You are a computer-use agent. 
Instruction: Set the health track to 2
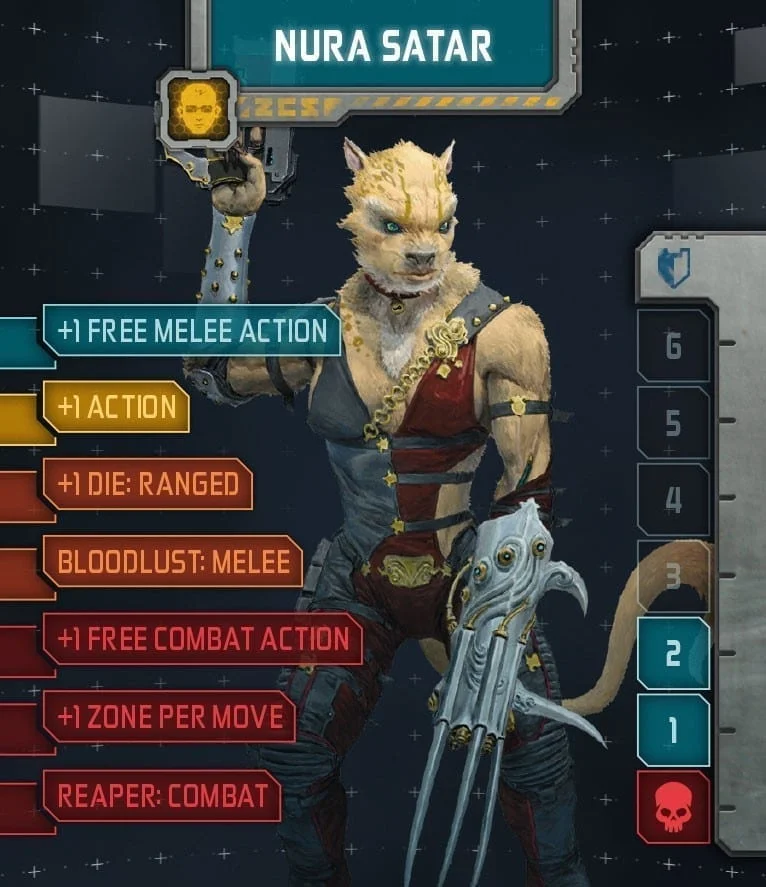pos(673,653)
